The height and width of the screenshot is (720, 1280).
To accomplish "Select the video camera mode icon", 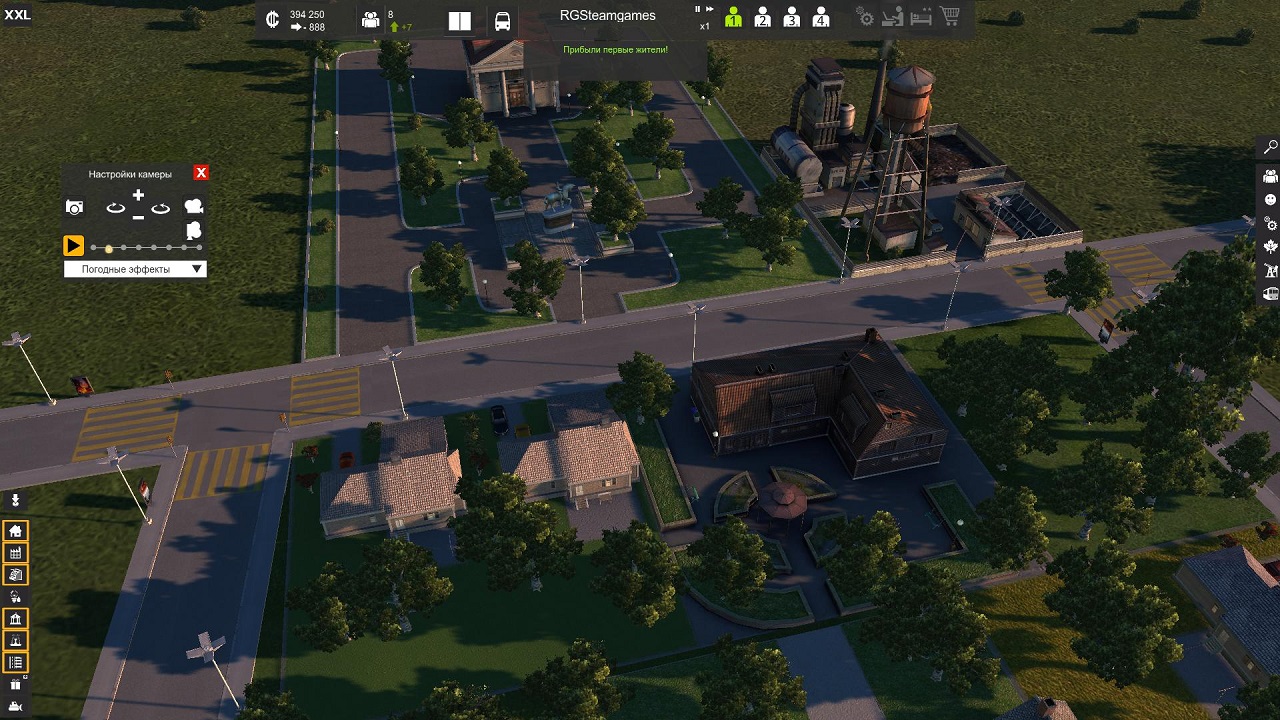I will coord(194,207).
